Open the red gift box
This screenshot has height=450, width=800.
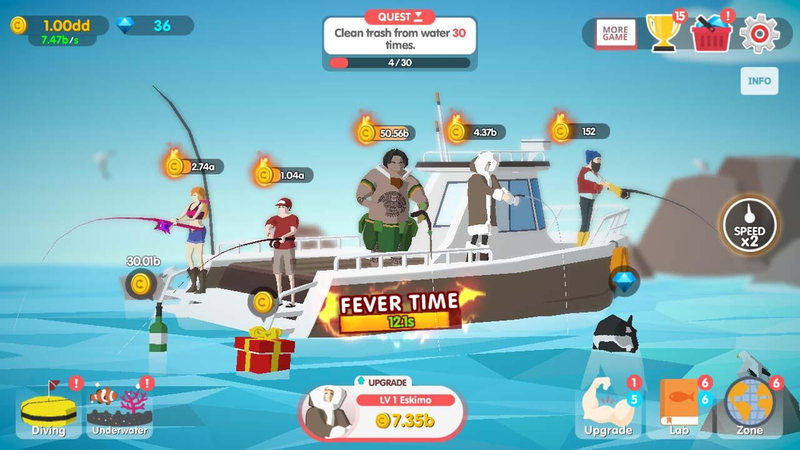264,350
